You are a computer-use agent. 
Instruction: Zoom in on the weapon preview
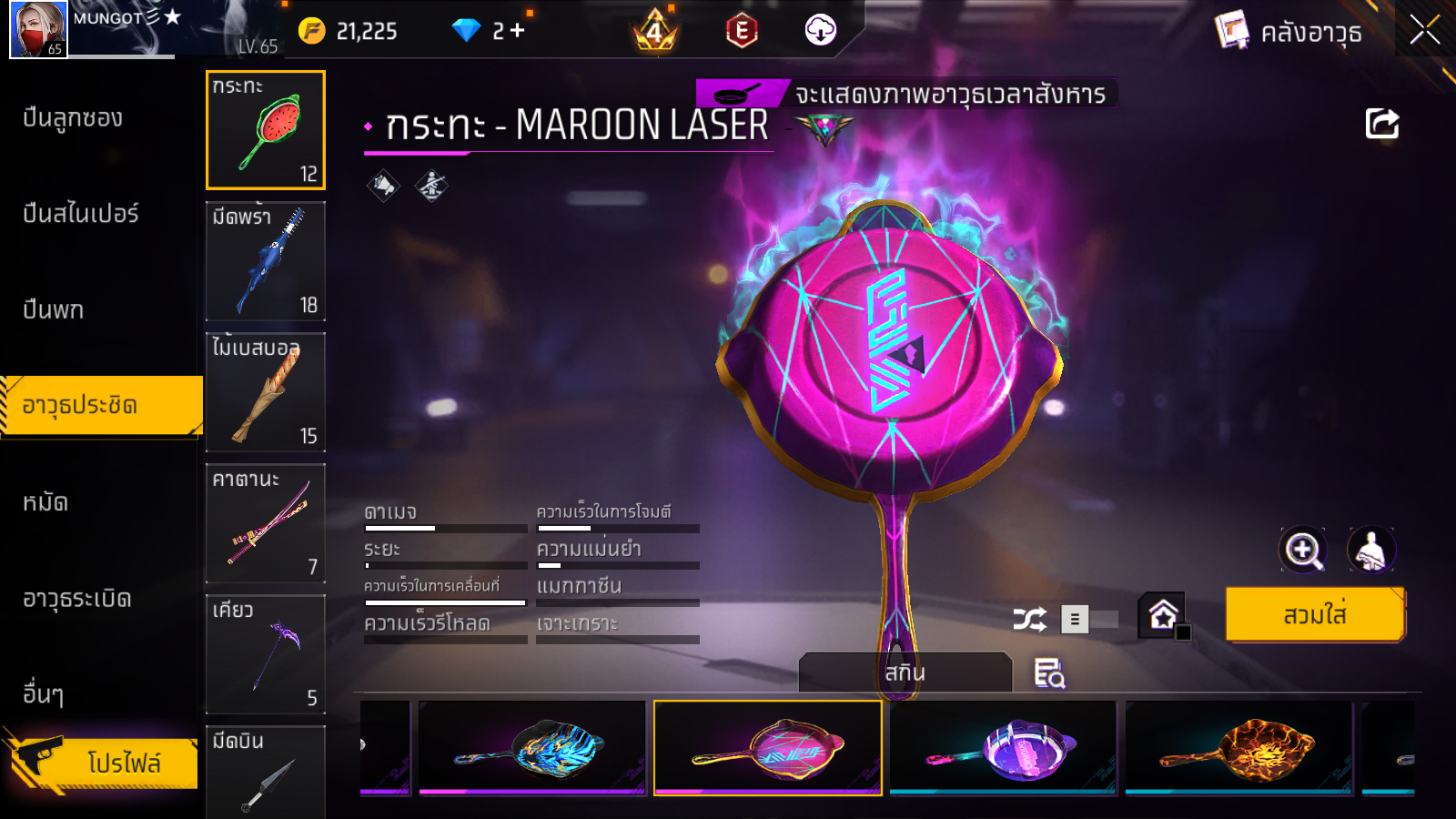(x=1303, y=550)
